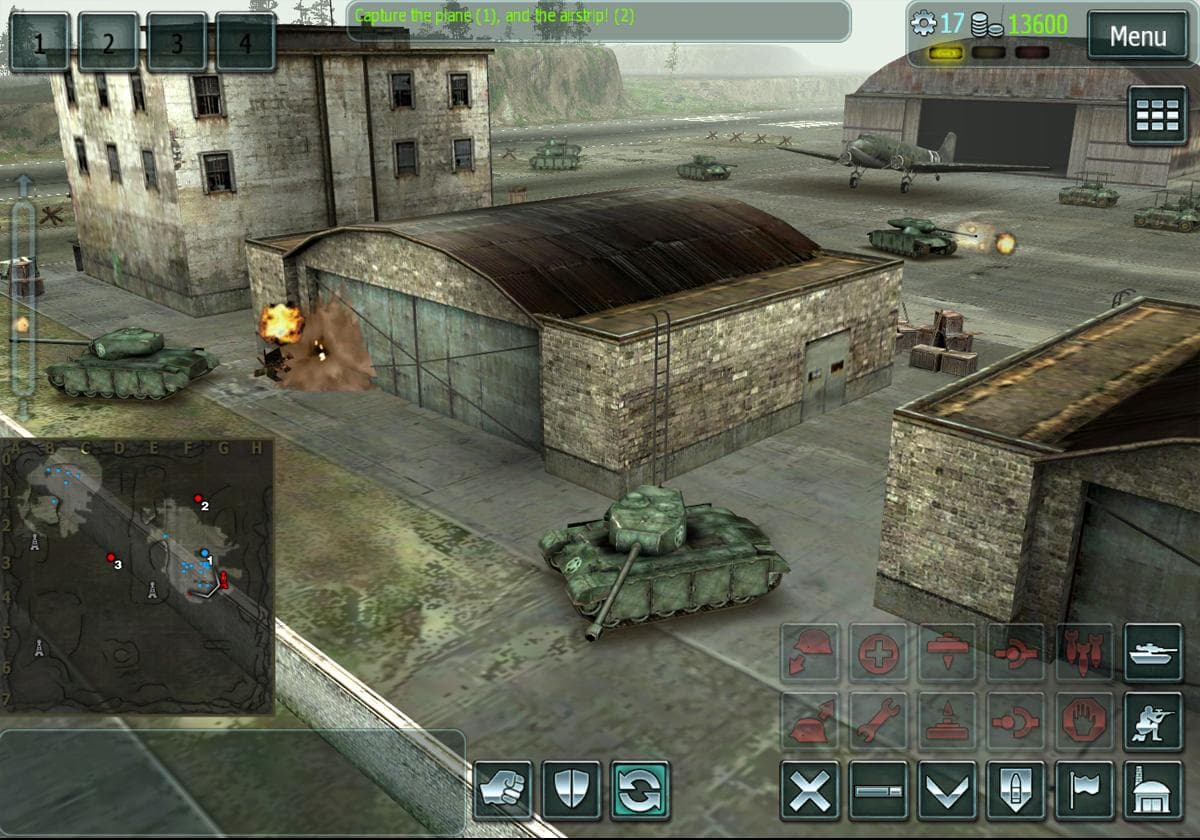Select control group 2
Image resolution: width=1200 pixels, height=840 pixels.
108,43
